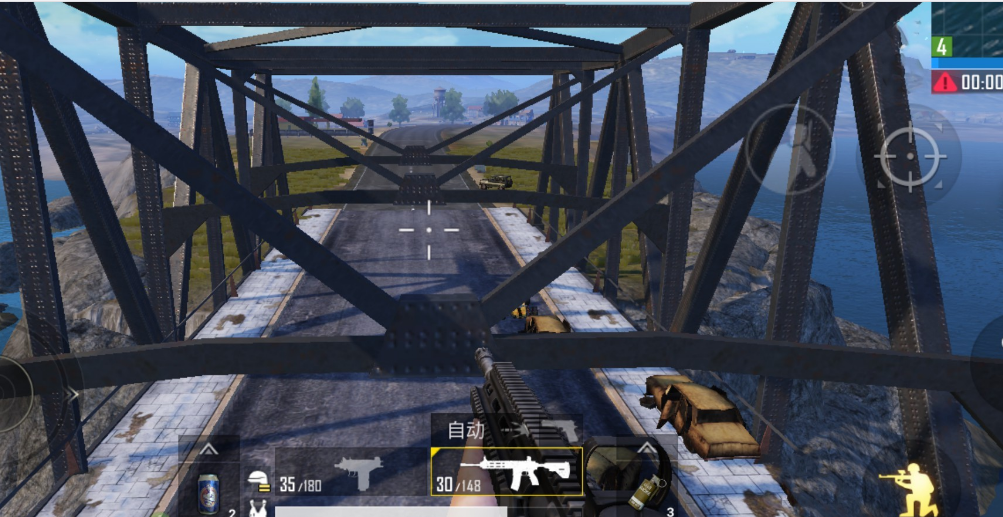The width and height of the screenshot is (1003, 517).
Task: Open the minimap
Action: point(967,32)
